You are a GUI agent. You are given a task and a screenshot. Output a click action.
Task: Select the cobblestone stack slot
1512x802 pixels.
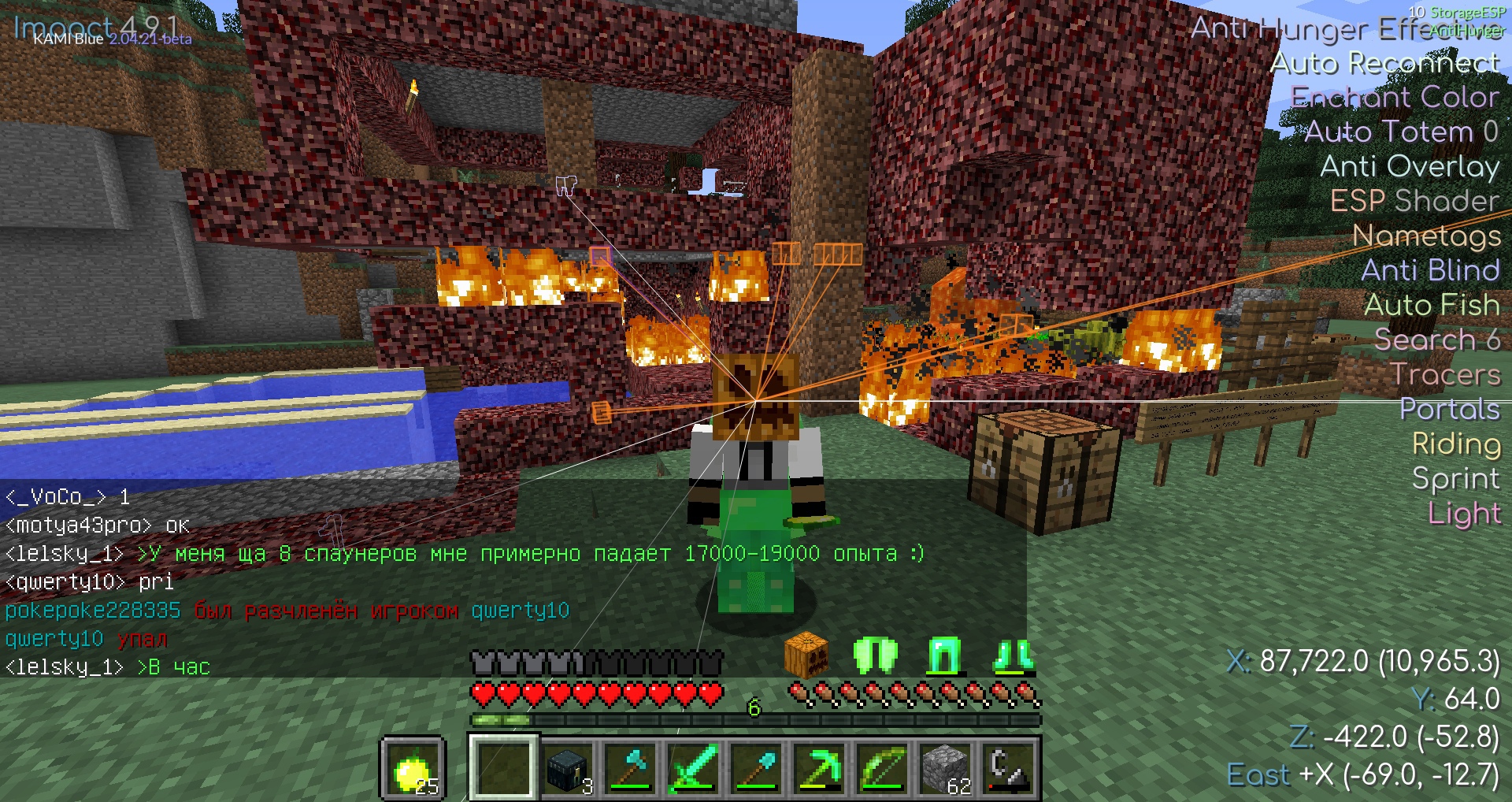tap(945, 770)
